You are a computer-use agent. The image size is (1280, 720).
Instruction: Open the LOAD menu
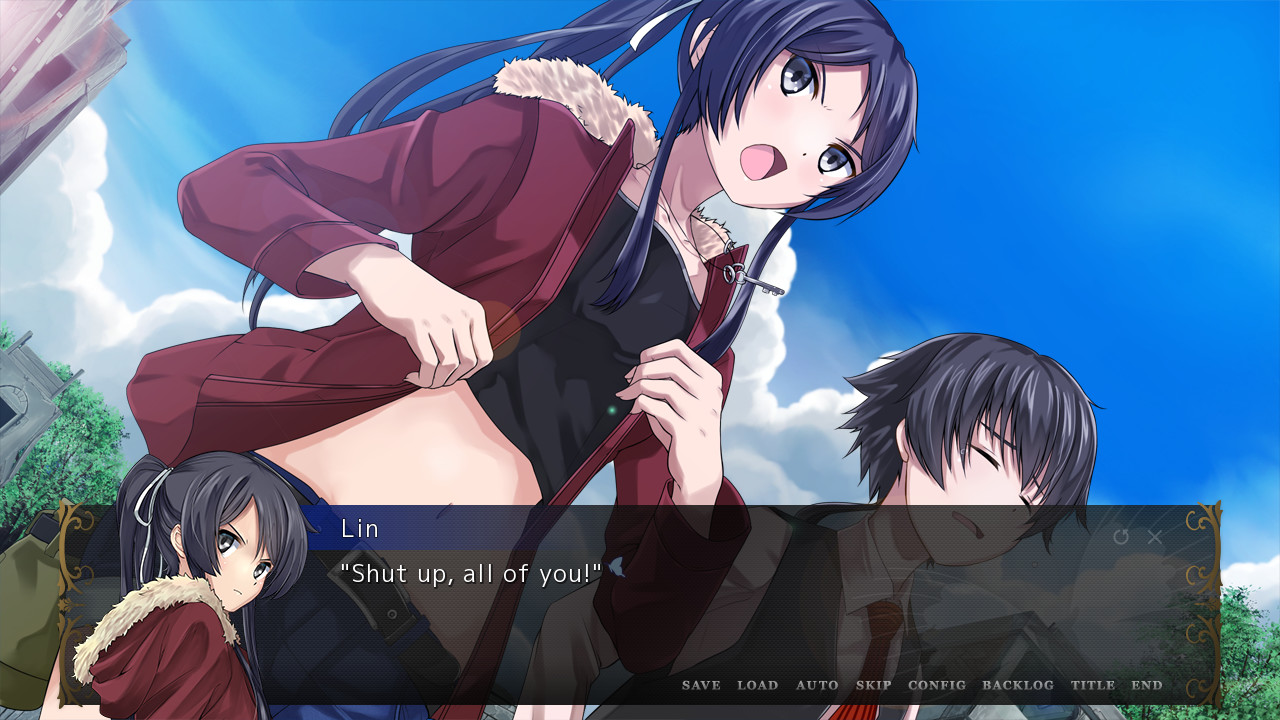(x=757, y=685)
